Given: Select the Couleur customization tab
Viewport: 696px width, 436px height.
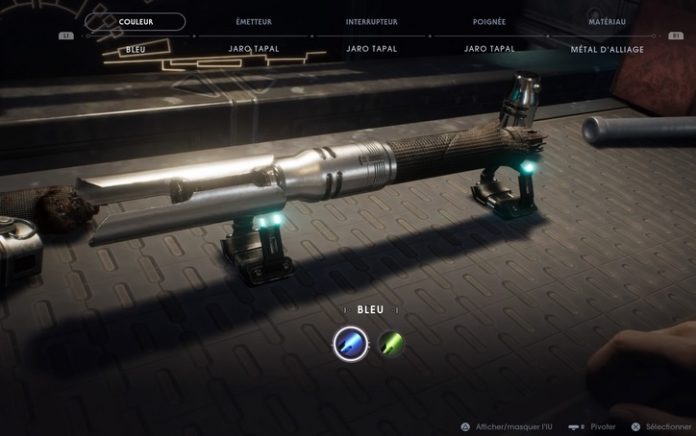Looking at the screenshot, I should coord(136,21).
